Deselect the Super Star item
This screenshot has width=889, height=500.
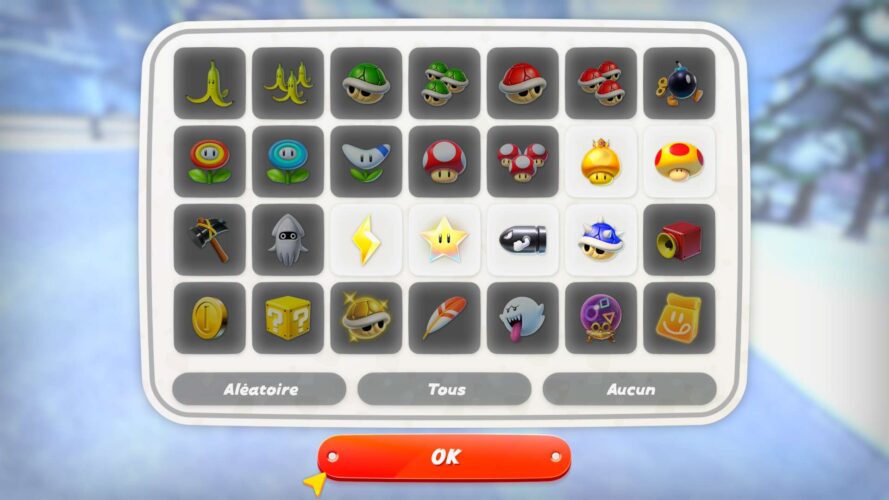click(444, 240)
